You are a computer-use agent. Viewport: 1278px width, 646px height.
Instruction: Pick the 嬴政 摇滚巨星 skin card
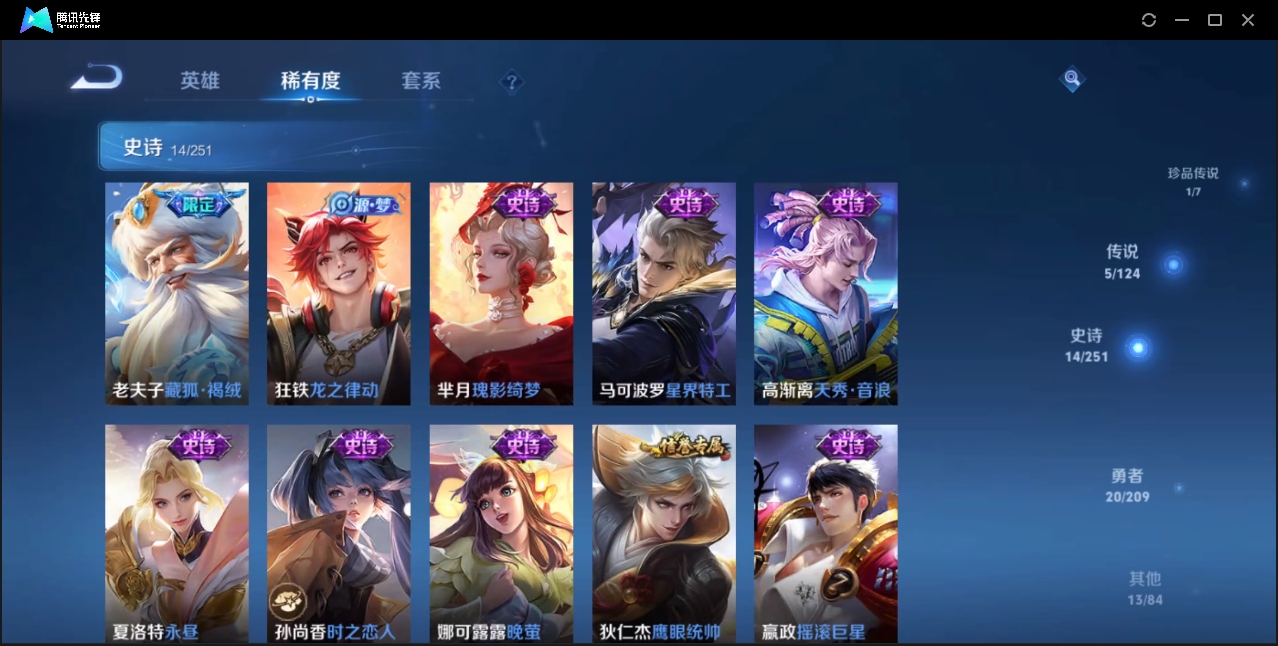(825, 533)
